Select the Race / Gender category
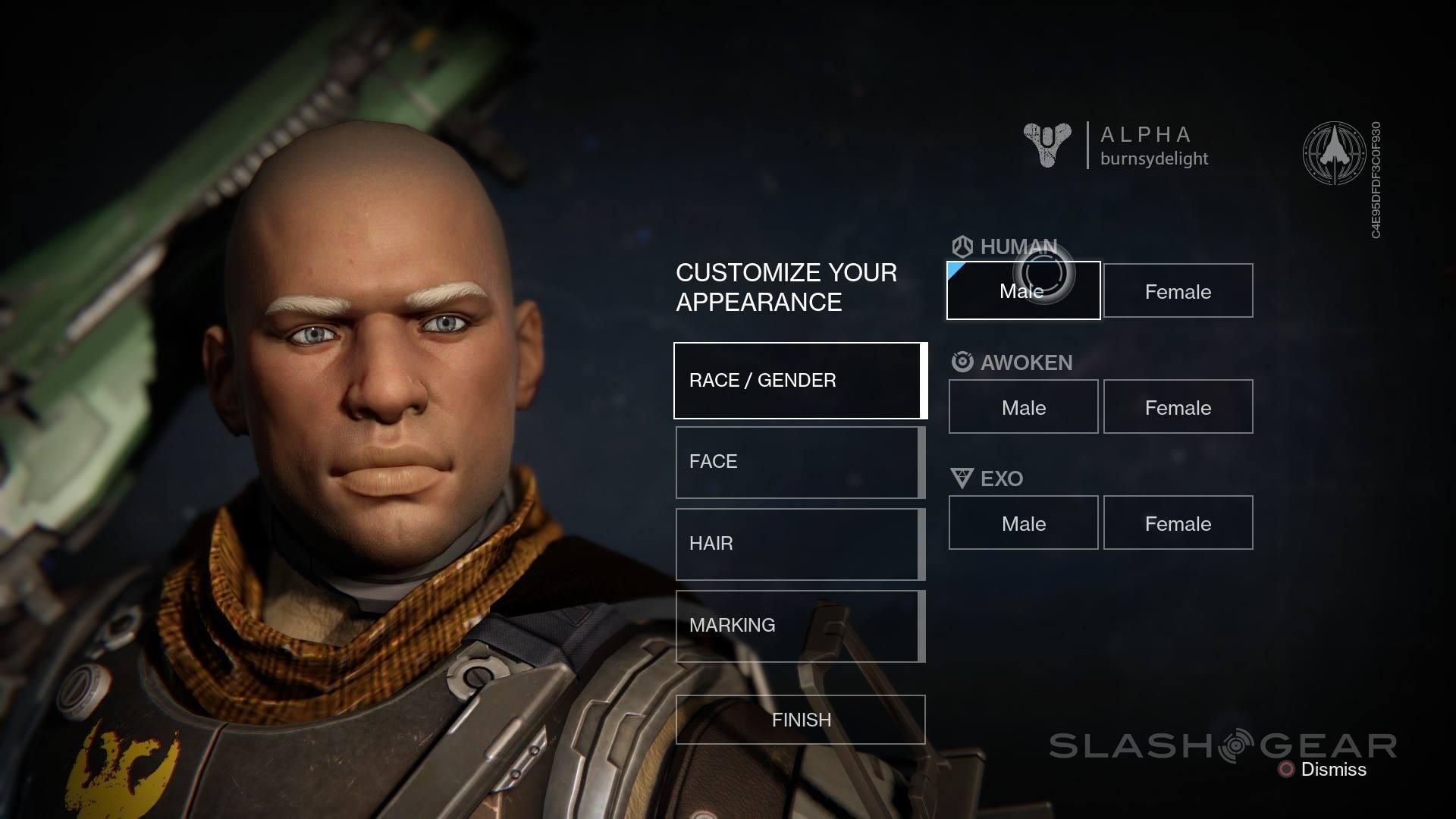The height and width of the screenshot is (819, 1456). pos(799,381)
